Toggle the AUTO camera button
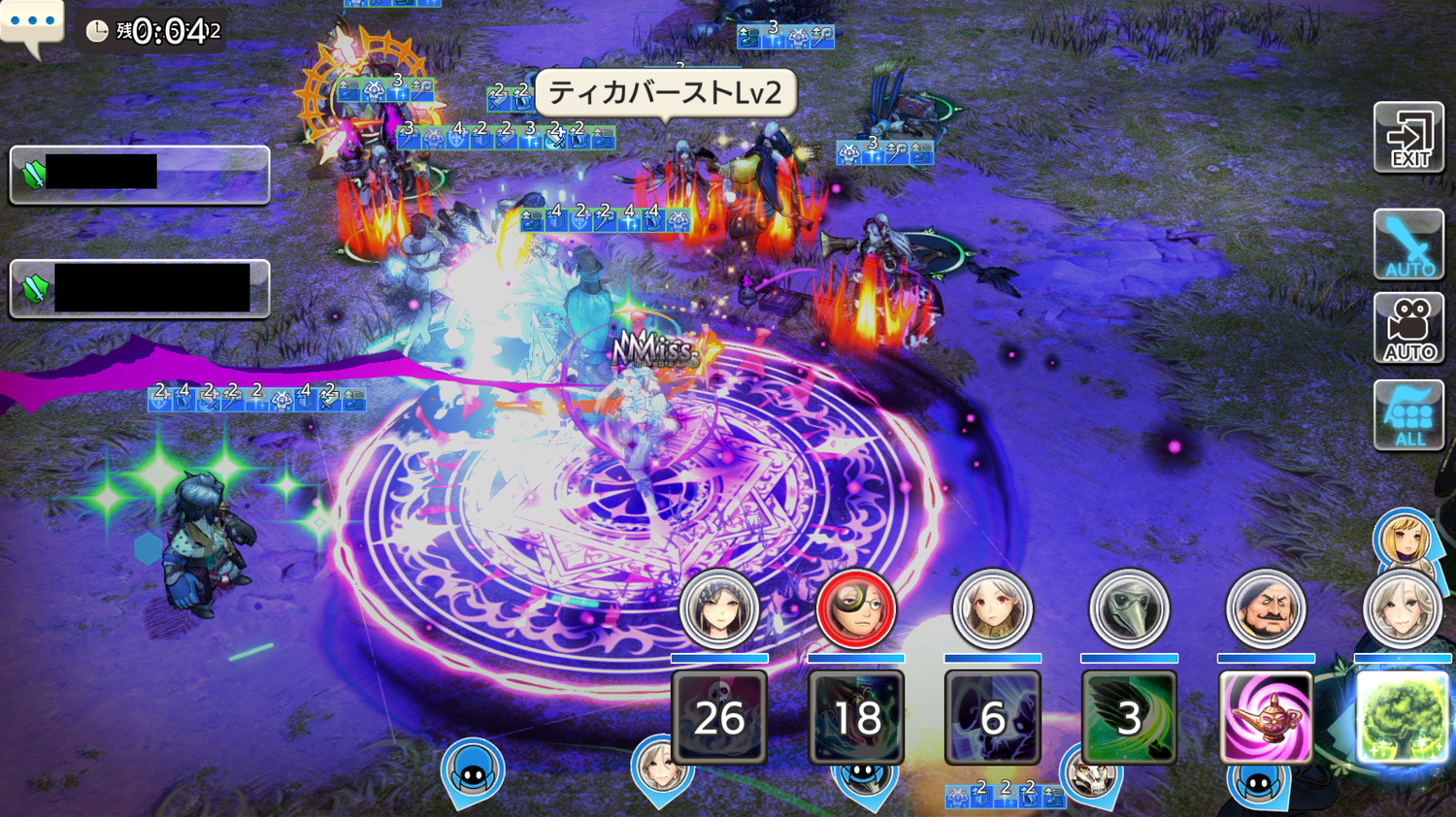This screenshot has height=817, width=1456. pyautogui.click(x=1408, y=329)
